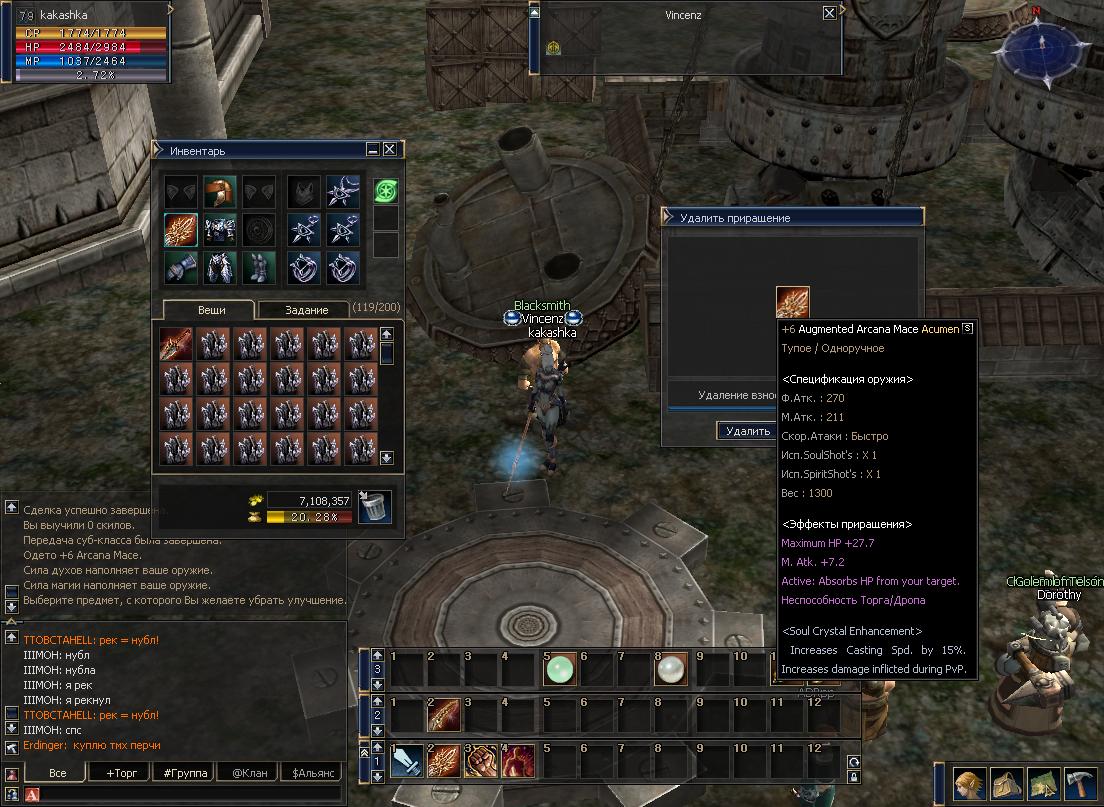Close the Инвентарь window
Image resolution: width=1104 pixels, height=807 pixels.
390,149
